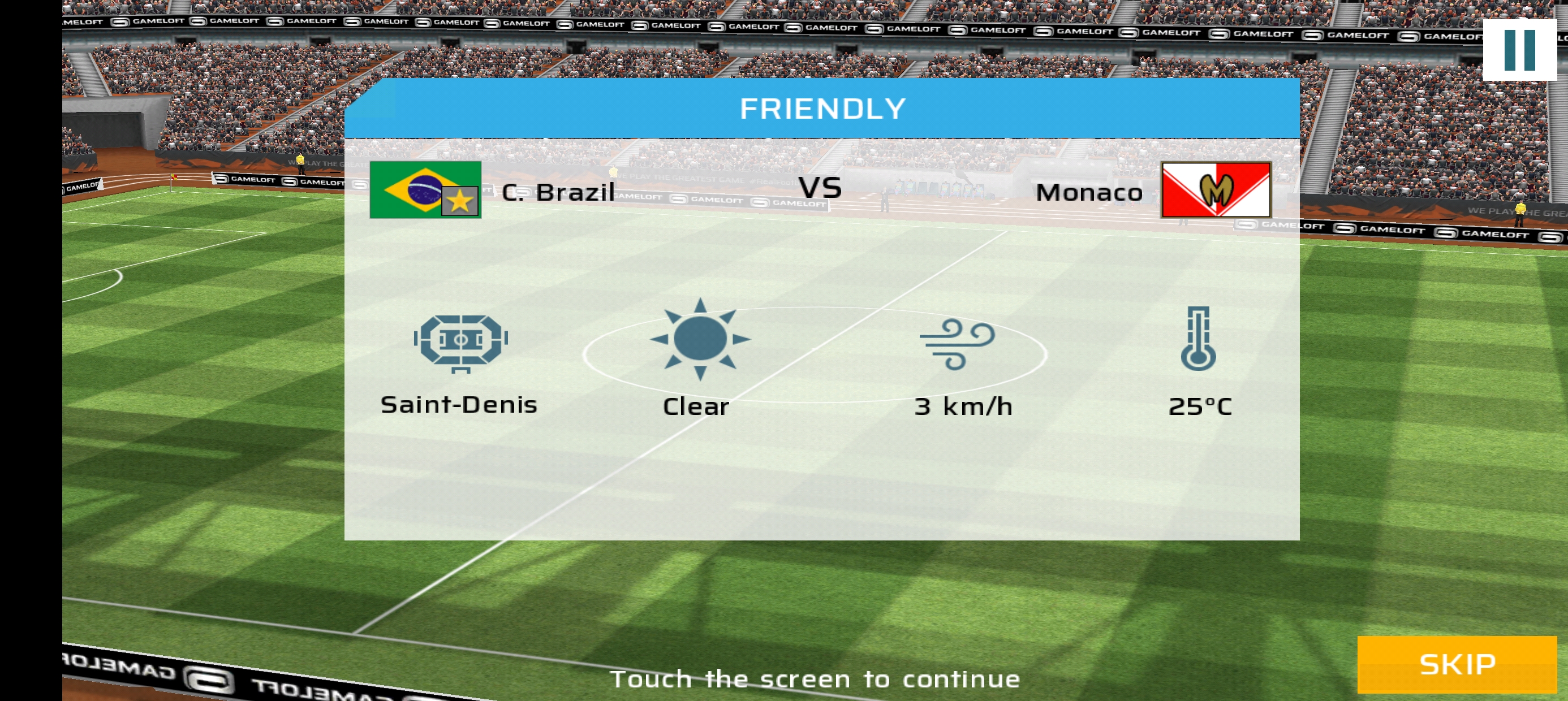
Task: Tap the 'Touch the screen to continue' prompt
Action: [815, 678]
